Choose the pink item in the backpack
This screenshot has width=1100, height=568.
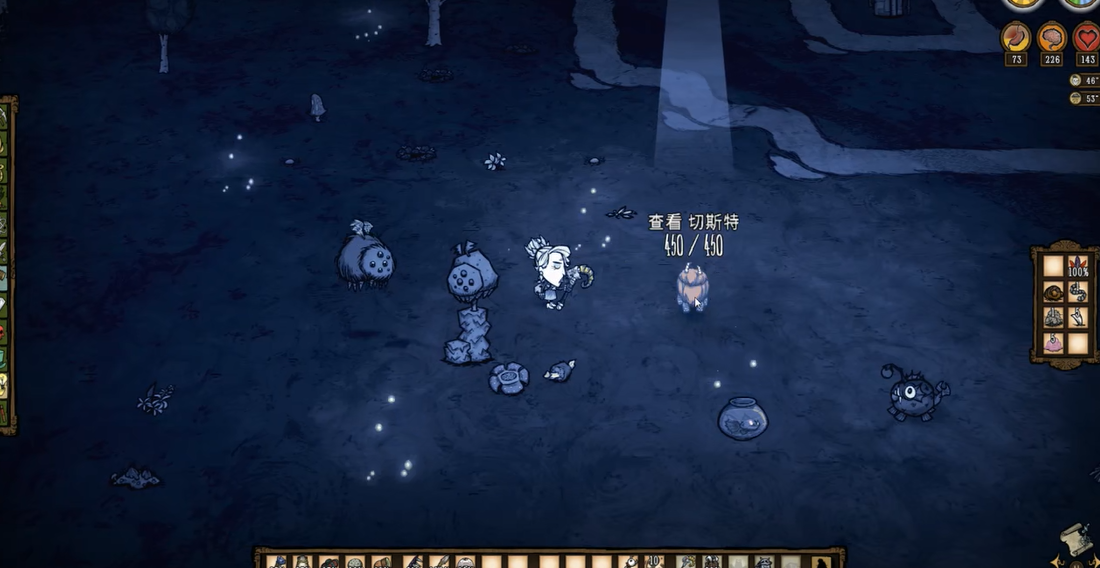(x=1053, y=343)
